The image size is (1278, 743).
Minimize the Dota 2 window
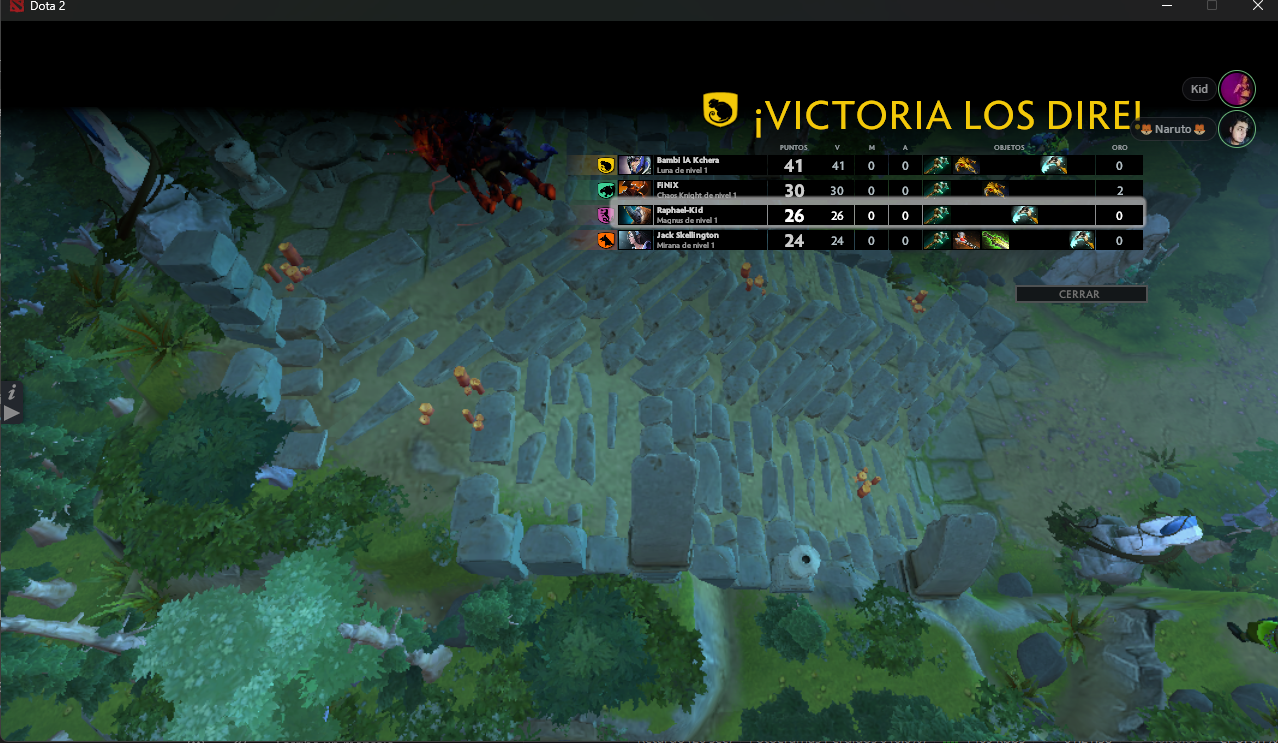point(1167,6)
